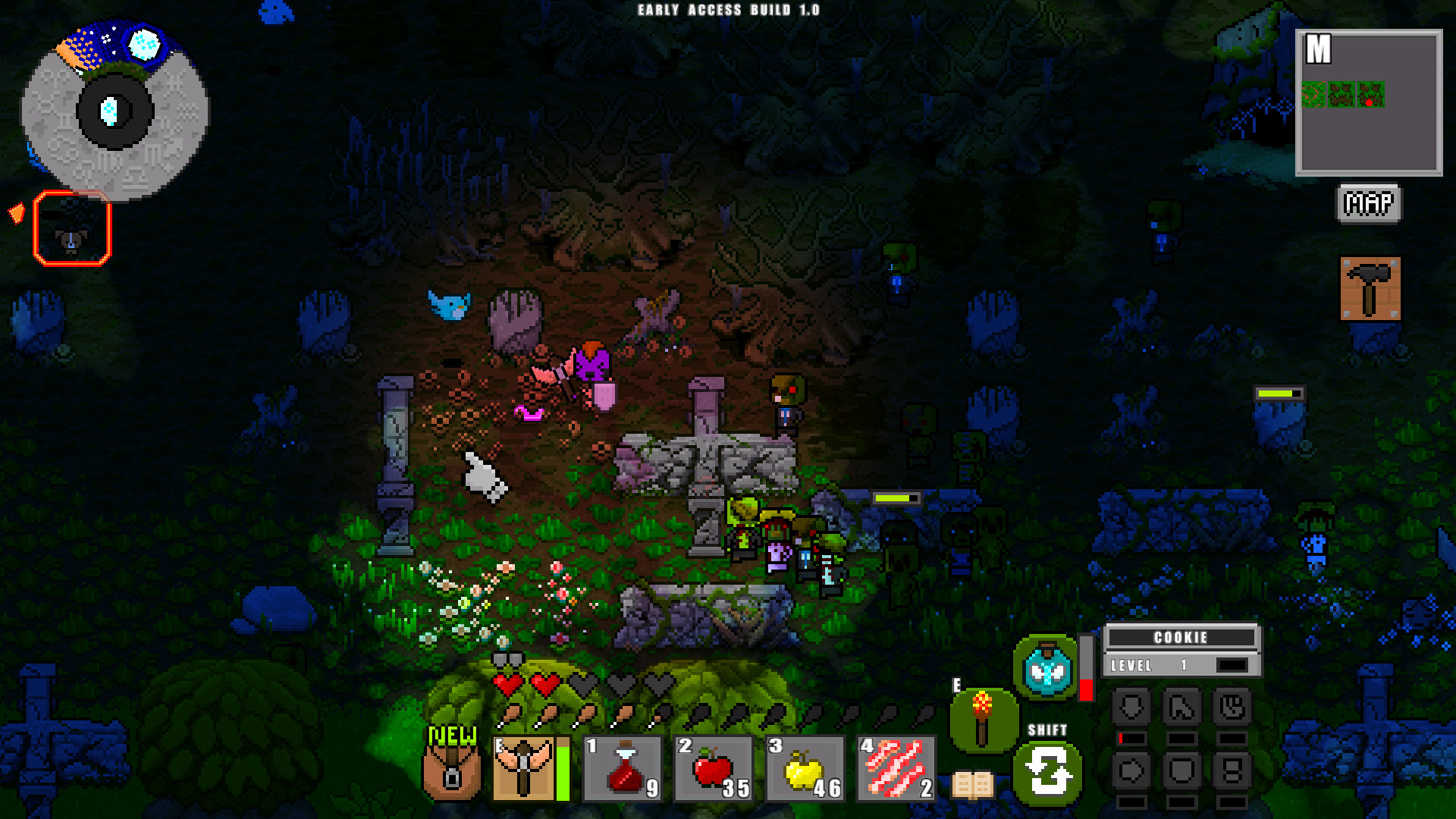Click the first red heart in health bar
This screenshot has height=819, width=1456.
pos(507,686)
